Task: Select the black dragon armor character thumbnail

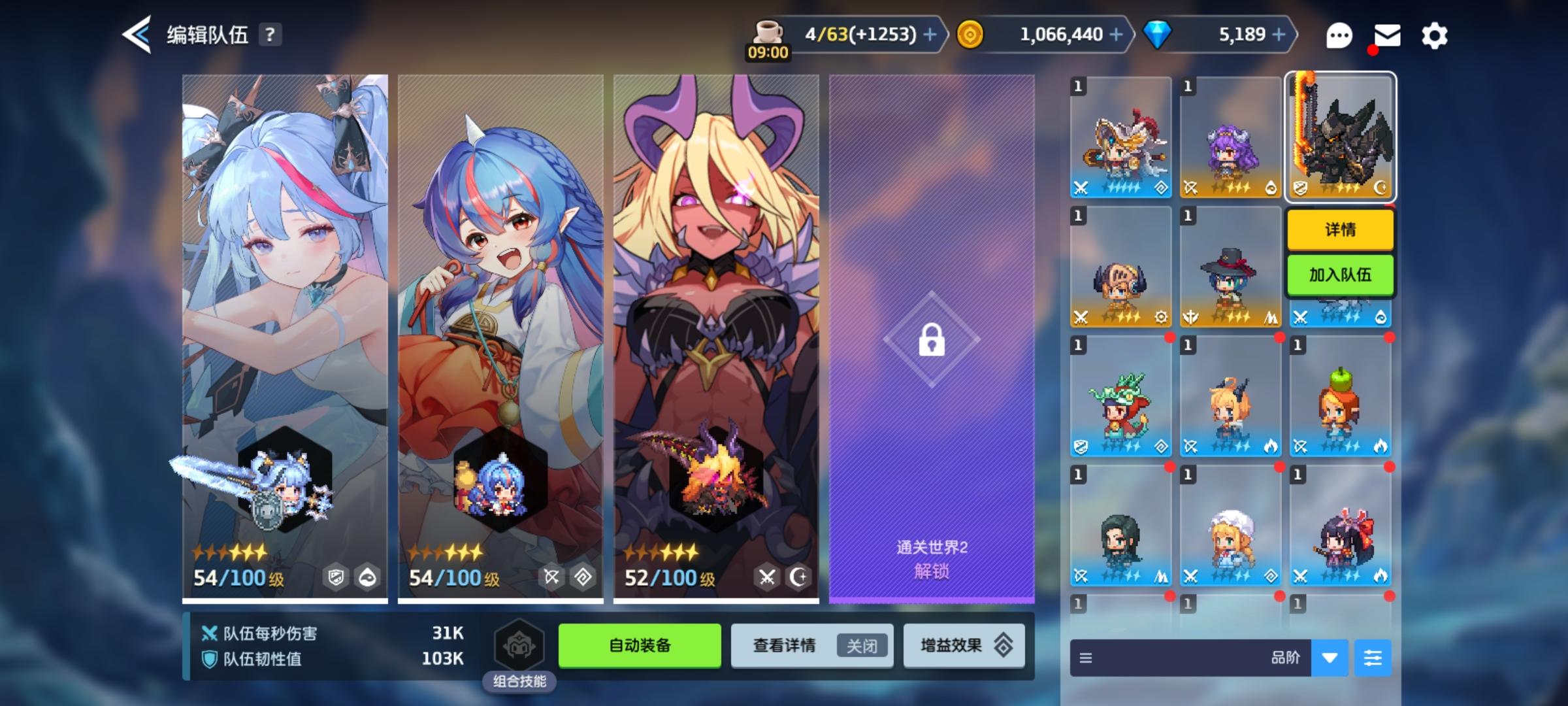Action: click(1339, 137)
